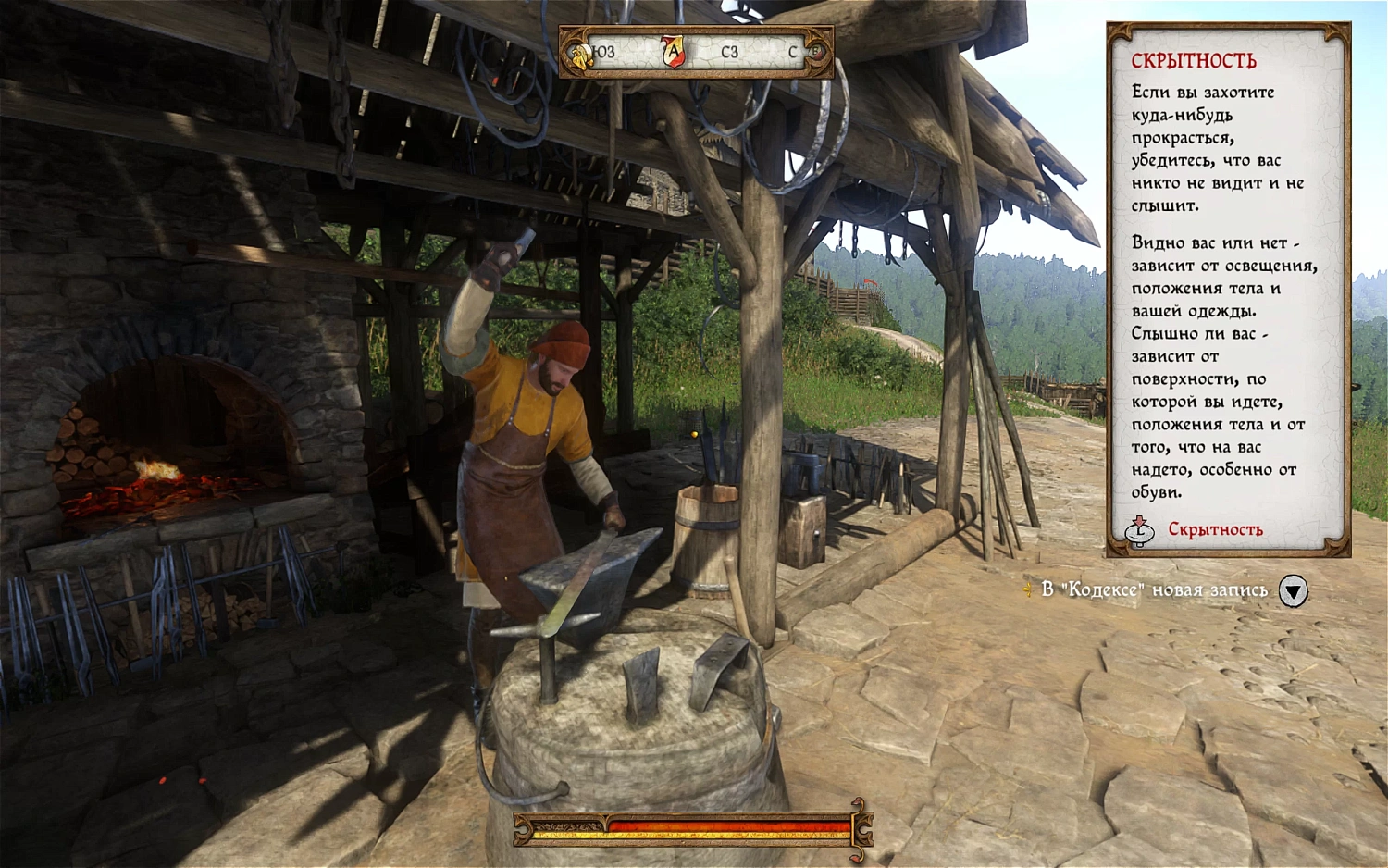Click the golden star icon next to the Codex notification
Screen dimensions: 1388x868
click(1027, 589)
